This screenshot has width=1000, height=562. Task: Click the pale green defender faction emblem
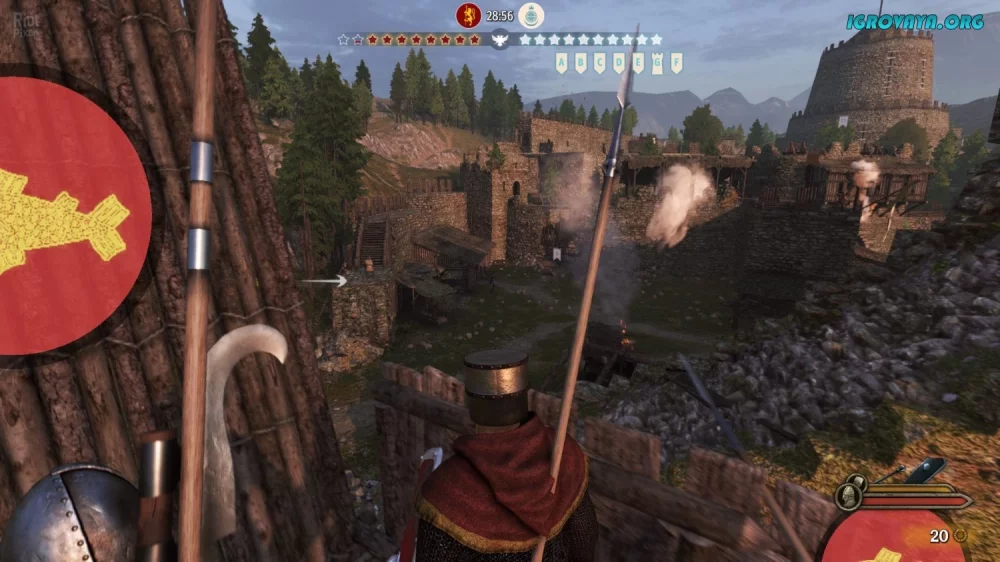pyautogui.click(x=532, y=15)
